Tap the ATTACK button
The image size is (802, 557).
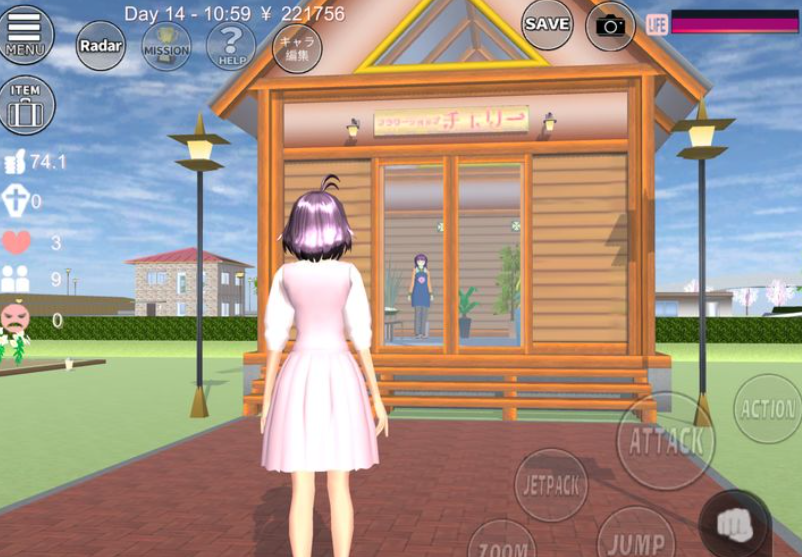click(x=665, y=441)
